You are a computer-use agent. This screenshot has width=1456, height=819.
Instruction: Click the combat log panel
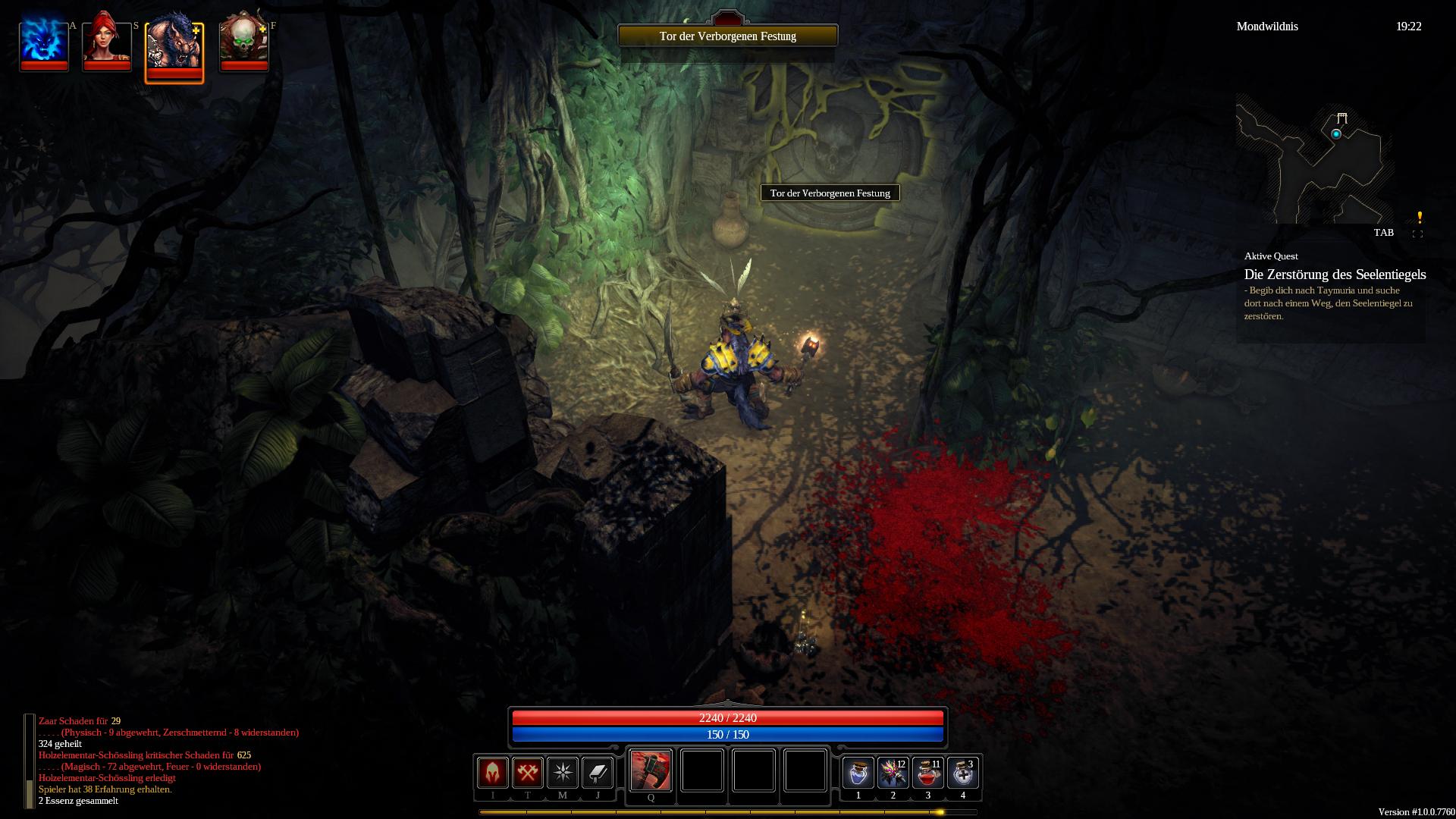click(167, 761)
